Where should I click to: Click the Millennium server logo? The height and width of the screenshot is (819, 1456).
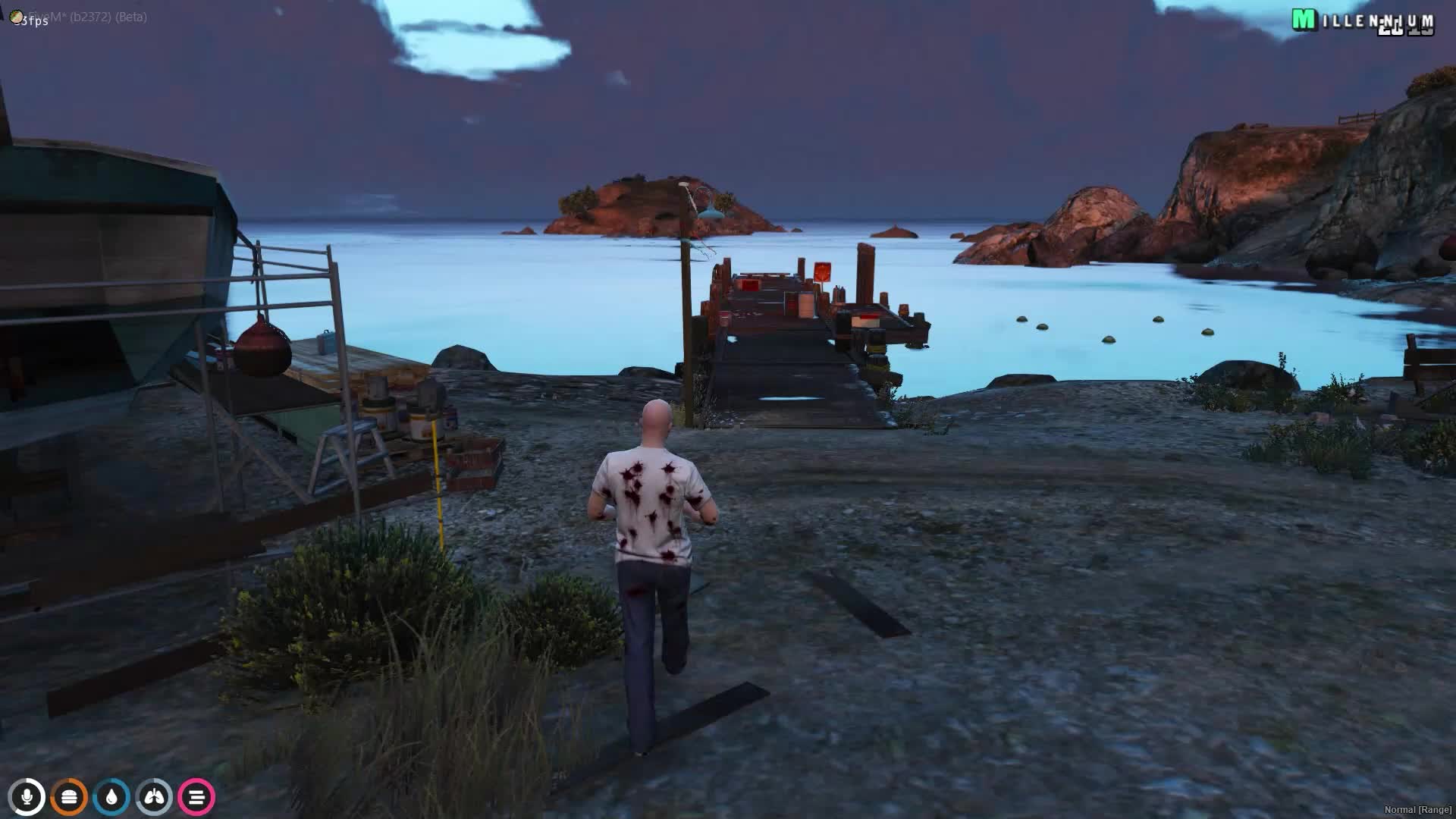point(1362,21)
